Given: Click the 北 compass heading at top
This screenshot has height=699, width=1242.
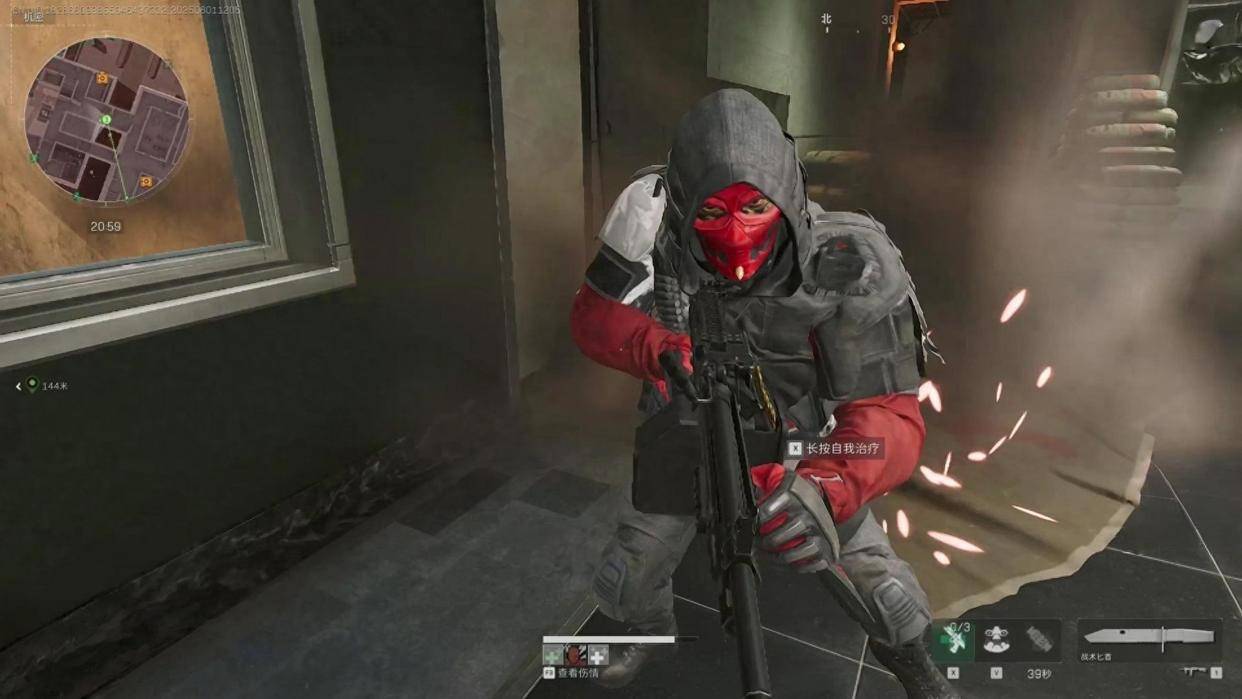Looking at the screenshot, I should coord(826,19).
